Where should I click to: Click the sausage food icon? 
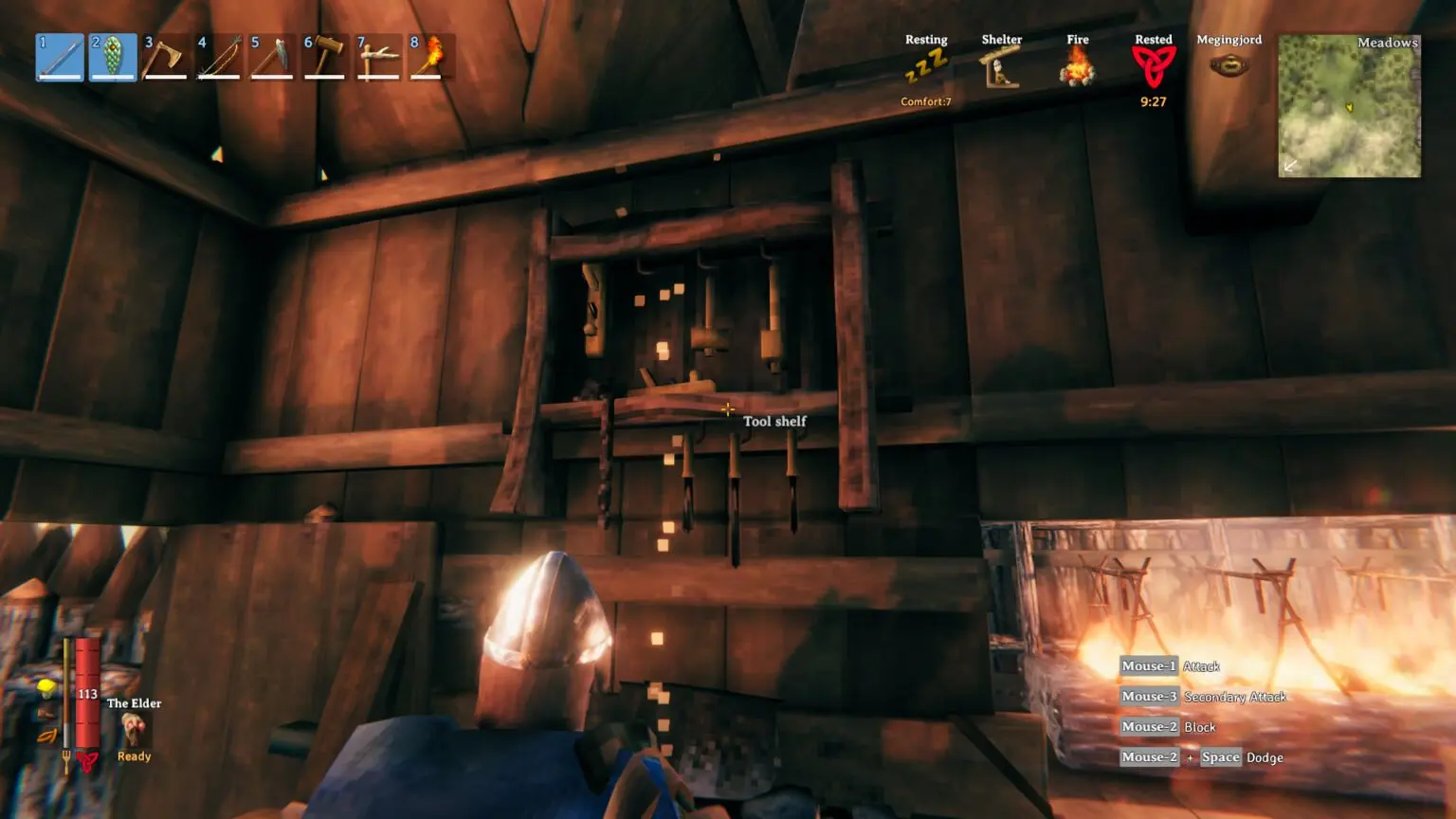pyautogui.click(x=47, y=737)
